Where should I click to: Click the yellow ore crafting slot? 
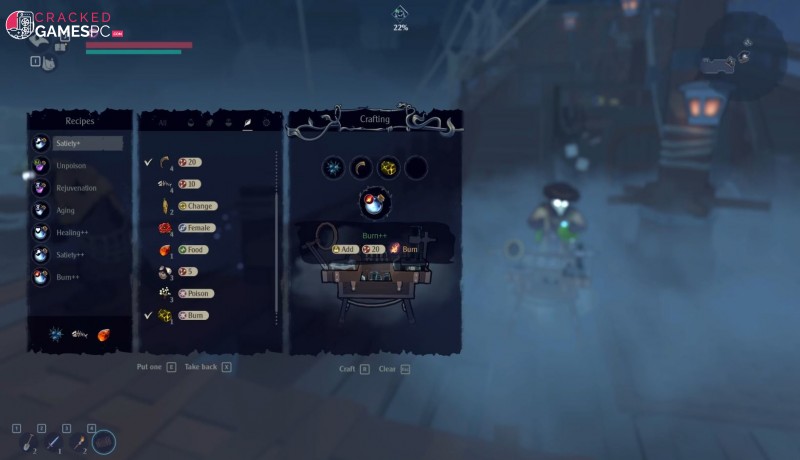pyautogui.click(x=389, y=167)
